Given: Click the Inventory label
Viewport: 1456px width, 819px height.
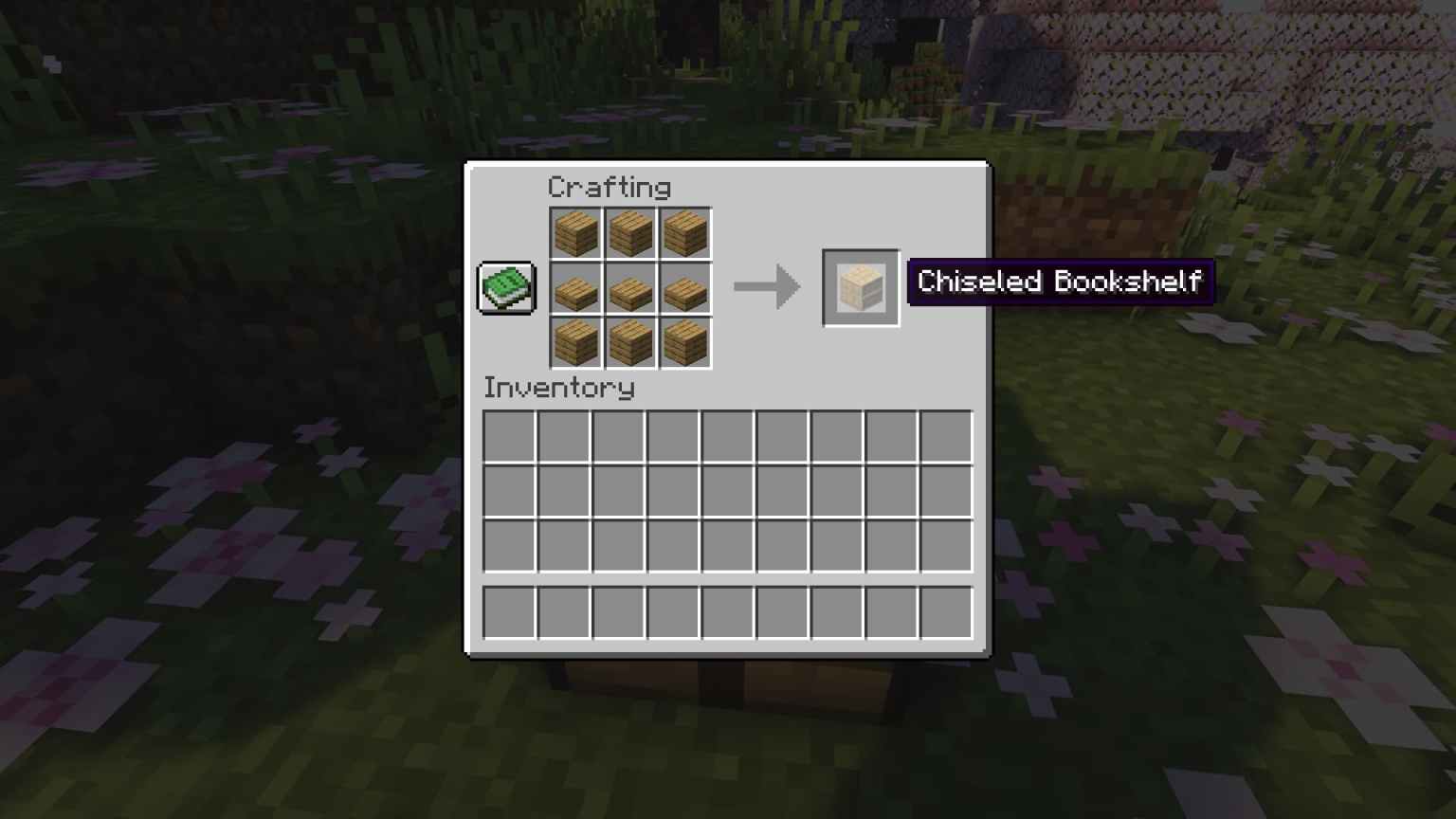Looking at the screenshot, I should (x=559, y=388).
